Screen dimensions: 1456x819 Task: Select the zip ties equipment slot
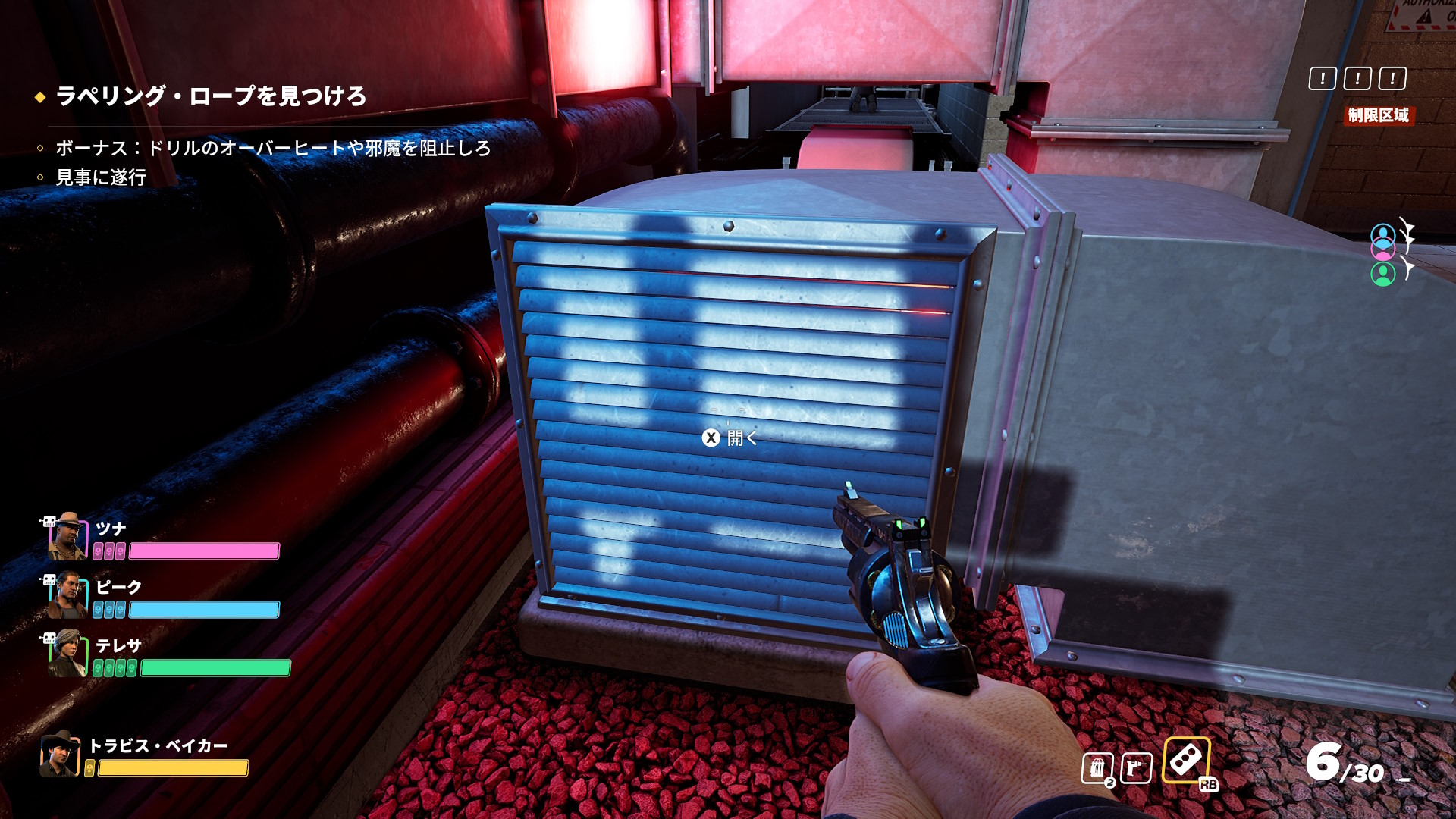(x=1097, y=769)
